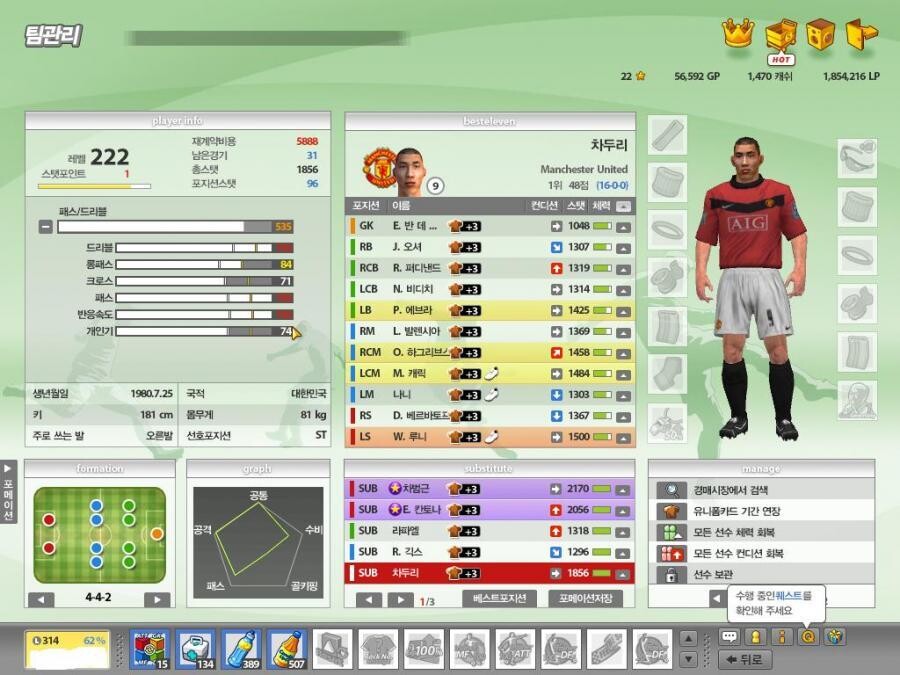Open the shop cart marked HOT
The image size is (900, 675).
coord(779,36)
